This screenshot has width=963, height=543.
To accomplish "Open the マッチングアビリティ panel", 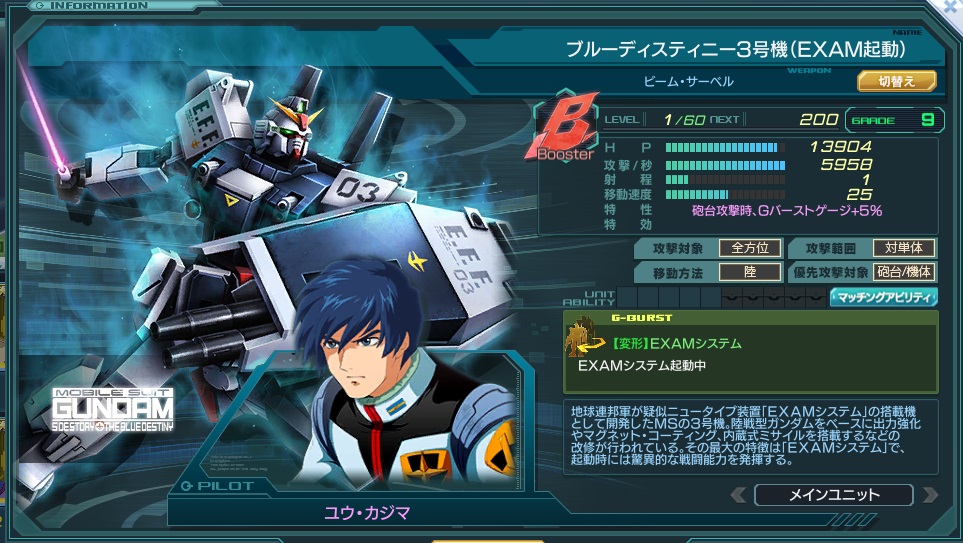I will point(883,297).
